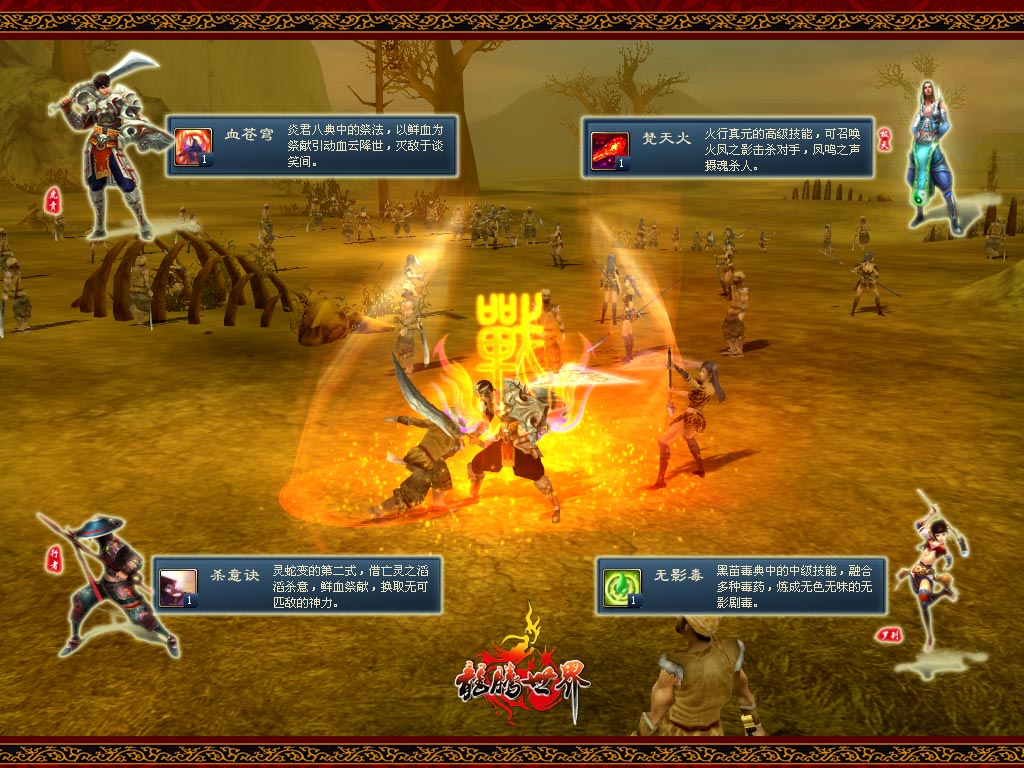Choose the 杀意诀 skill icon

(x=178, y=587)
